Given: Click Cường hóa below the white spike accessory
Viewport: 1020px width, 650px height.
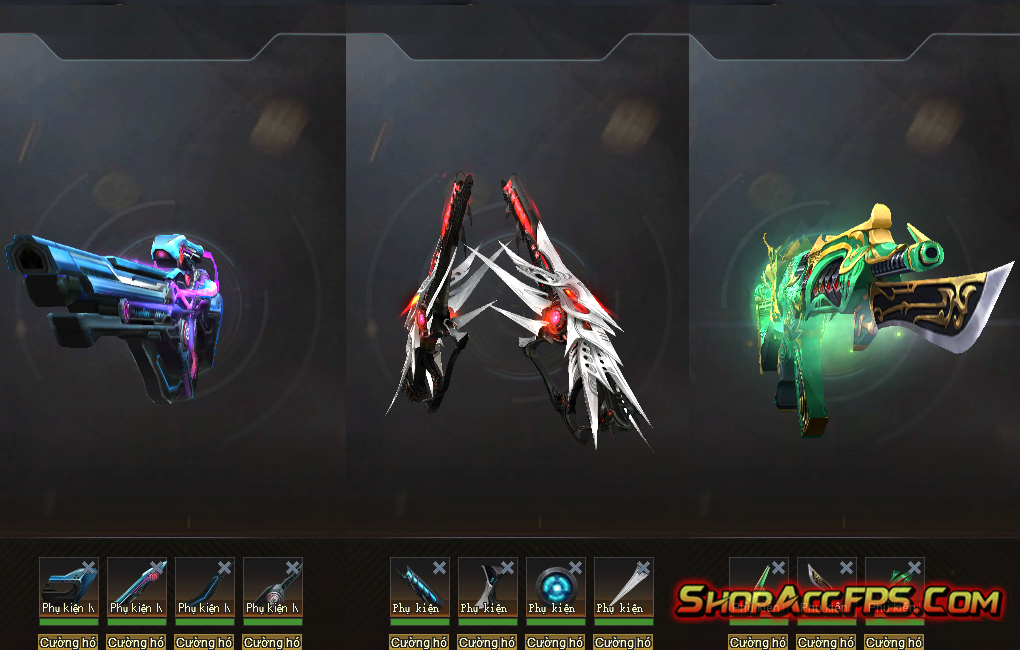Looking at the screenshot, I should (x=623, y=642).
